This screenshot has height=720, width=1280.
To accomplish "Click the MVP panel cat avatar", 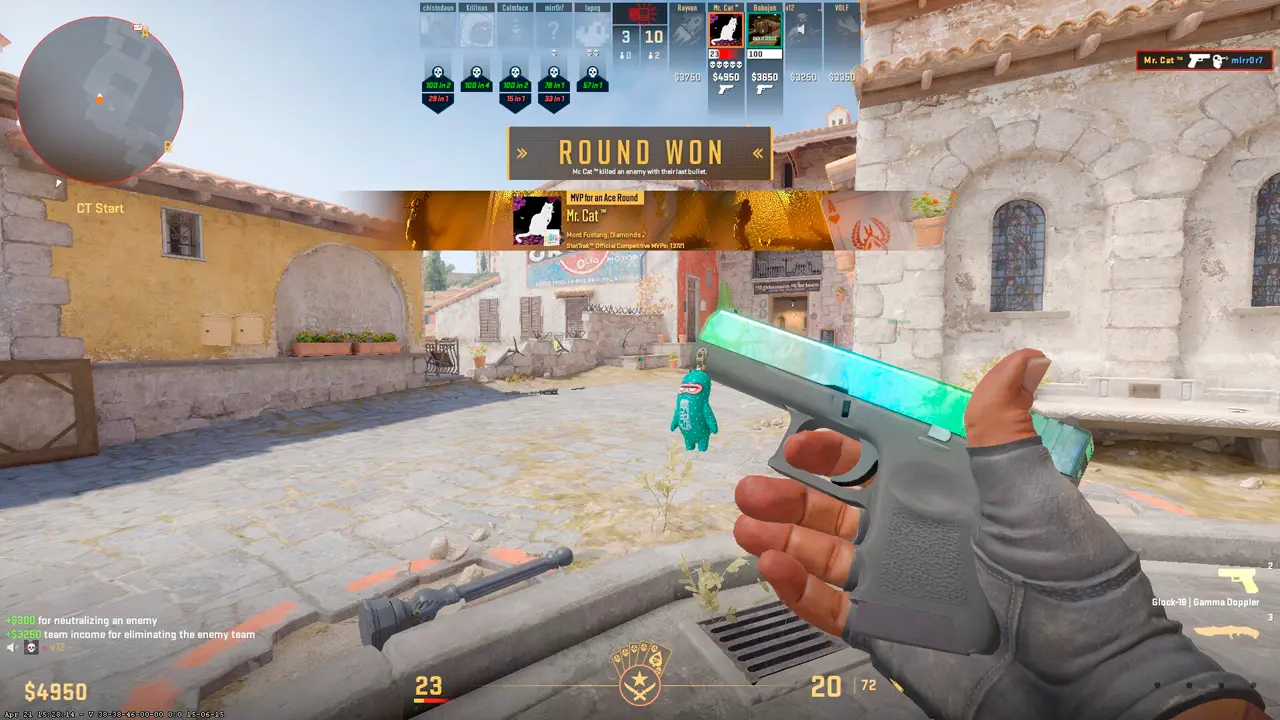I will (x=536, y=220).
